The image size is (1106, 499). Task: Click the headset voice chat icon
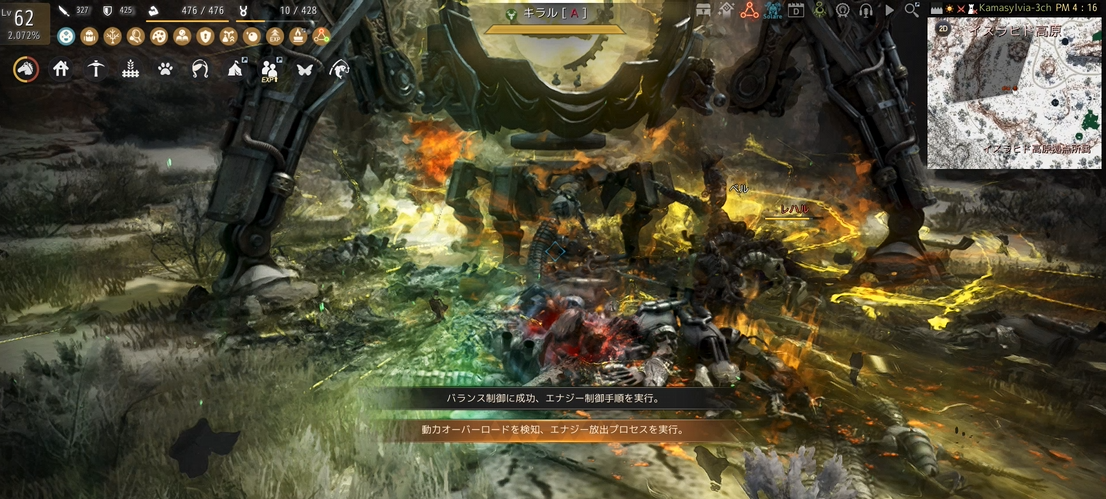[x=866, y=11]
